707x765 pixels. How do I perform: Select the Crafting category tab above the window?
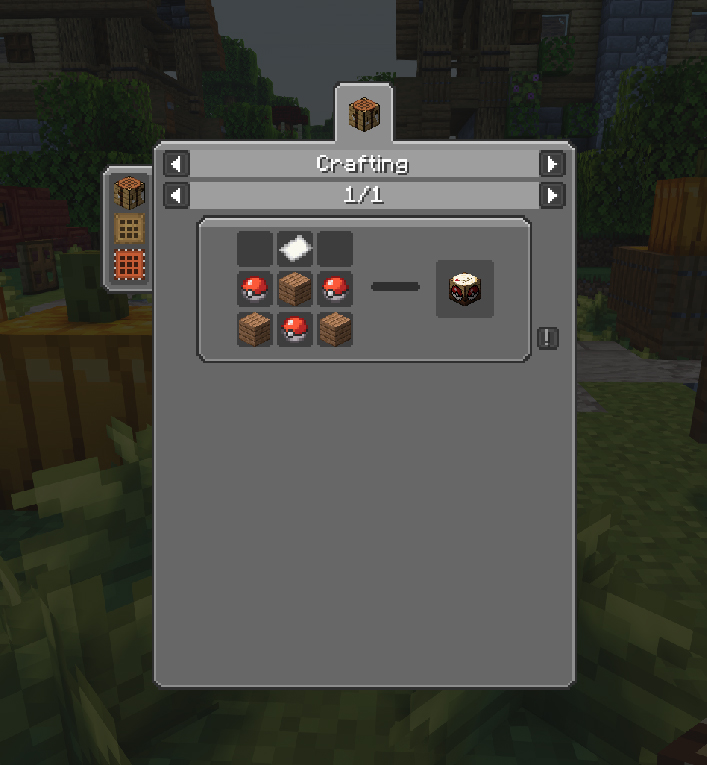coord(364,114)
